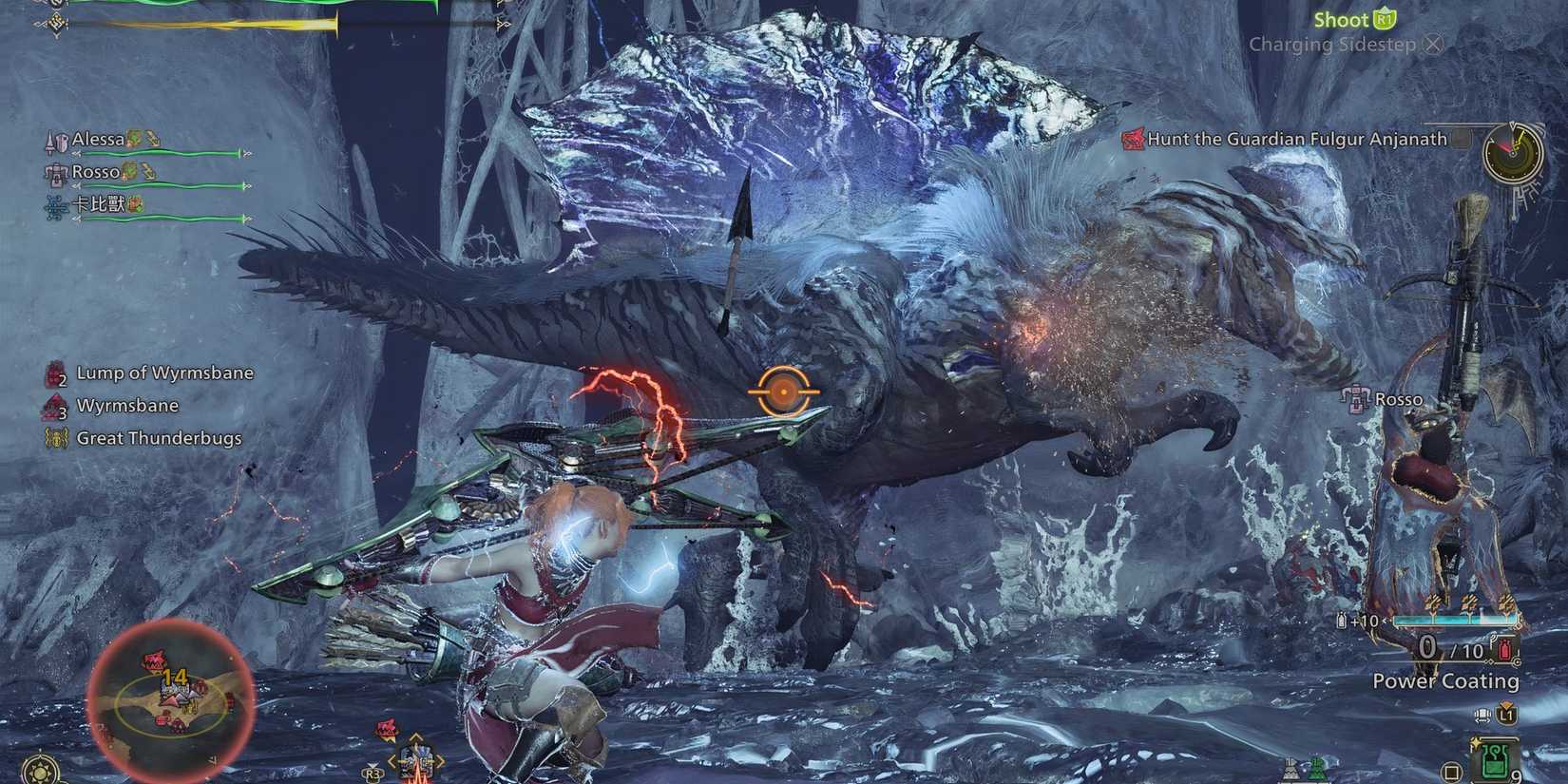Click the Great Thunderbugs insect icon
Viewport: 1568px width, 784px height.
tap(57, 438)
